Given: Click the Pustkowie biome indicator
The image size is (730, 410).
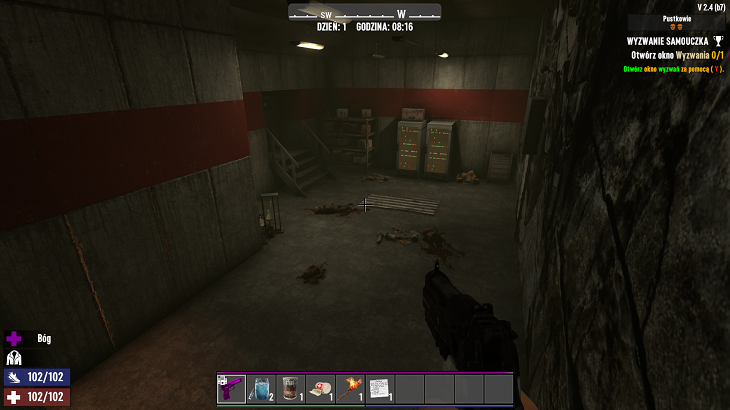Looking at the screenshot, I should coord(678,19).
